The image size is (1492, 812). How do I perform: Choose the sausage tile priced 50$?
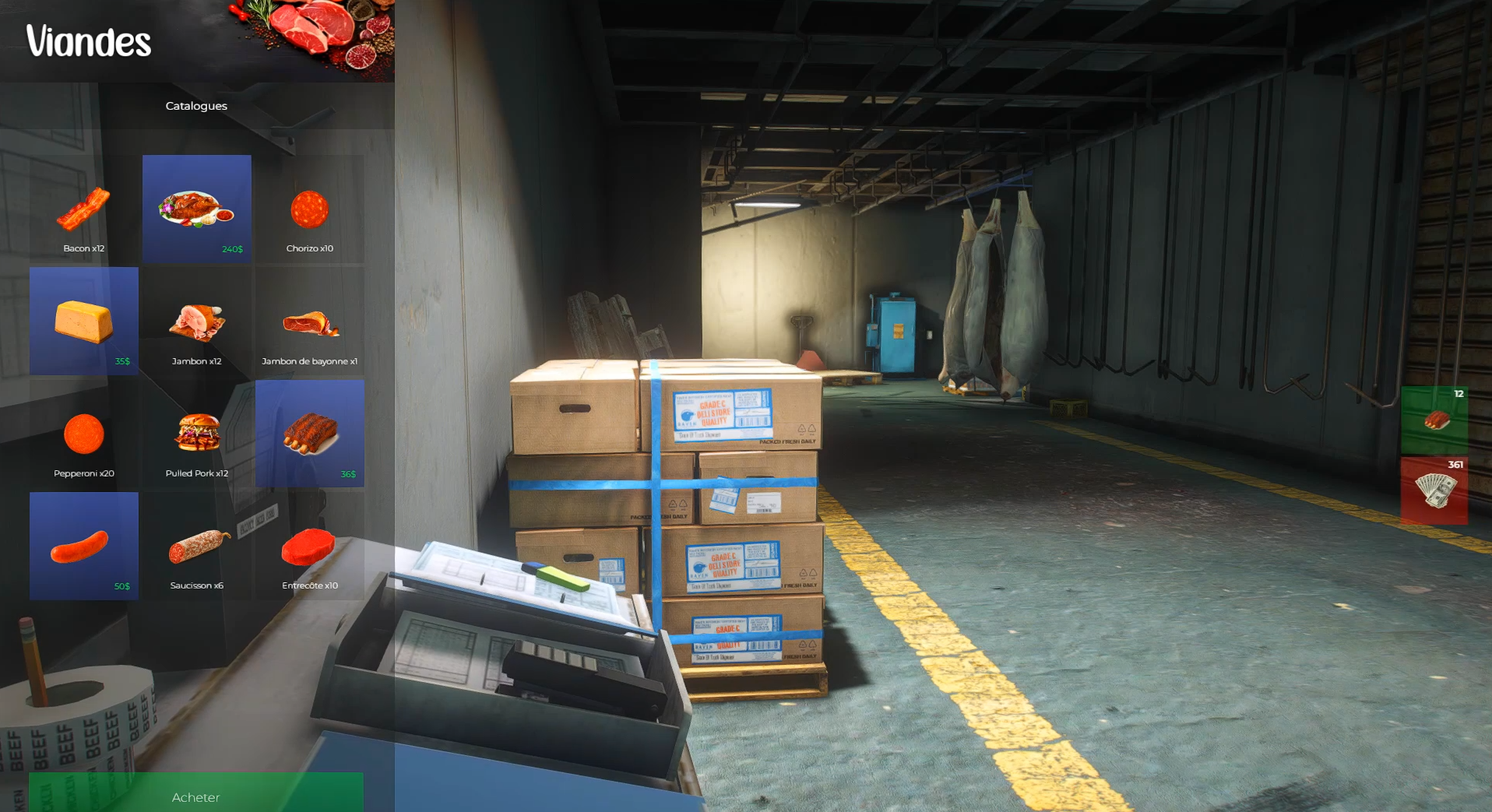(x=84, y=546)
